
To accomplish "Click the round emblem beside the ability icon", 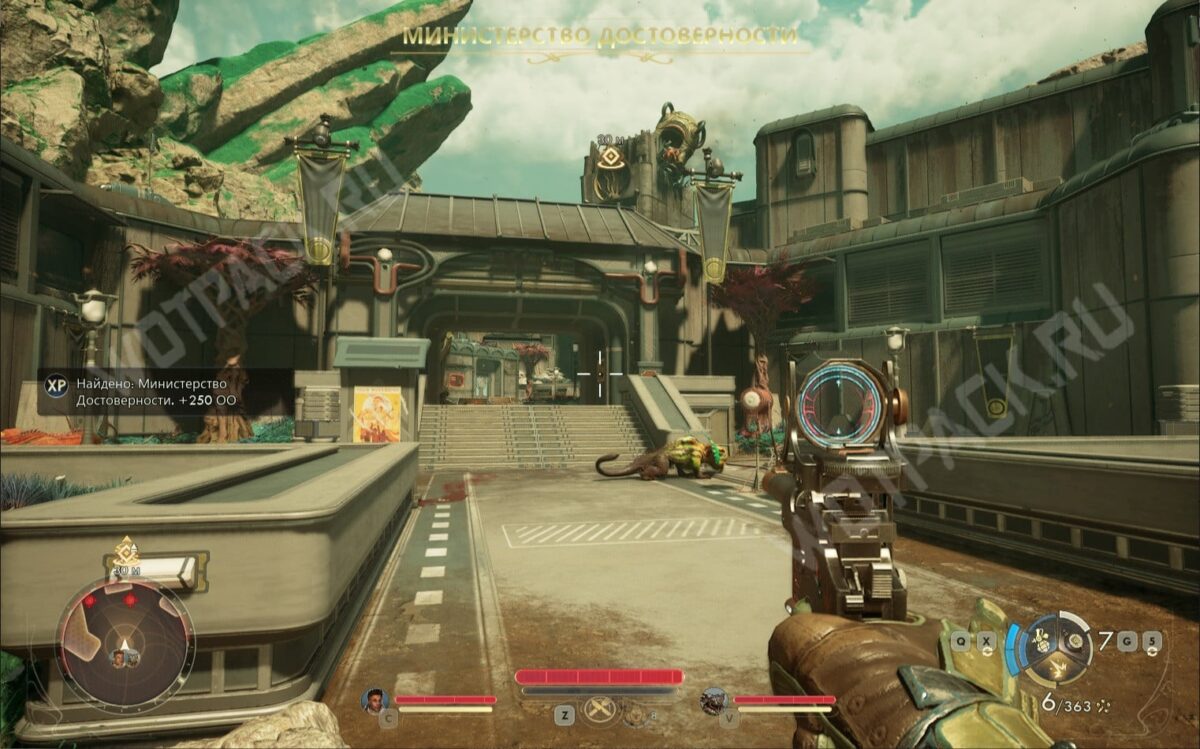I will coord(635,715).
